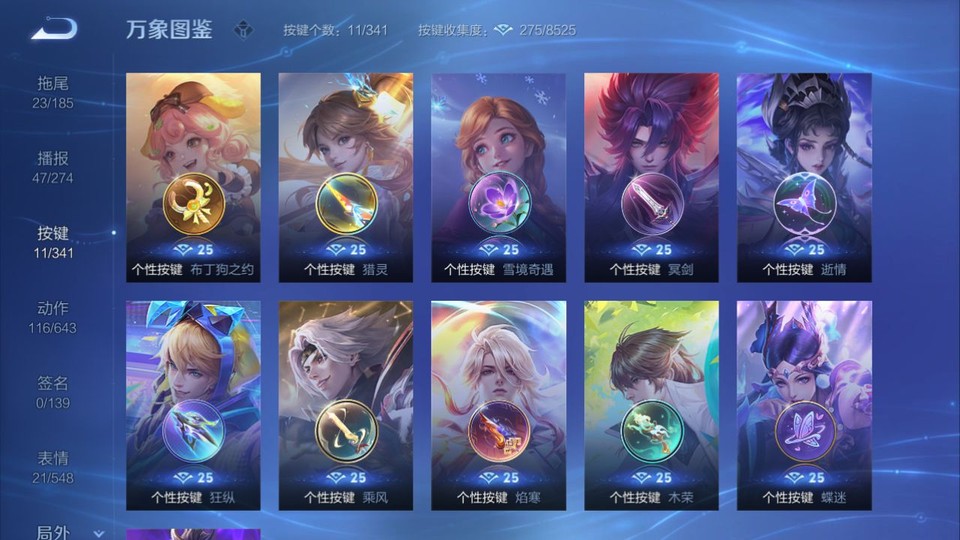Click the info icon beside 万象图鉴
This screenshot has width=960, height=540.
click(243, 30)
